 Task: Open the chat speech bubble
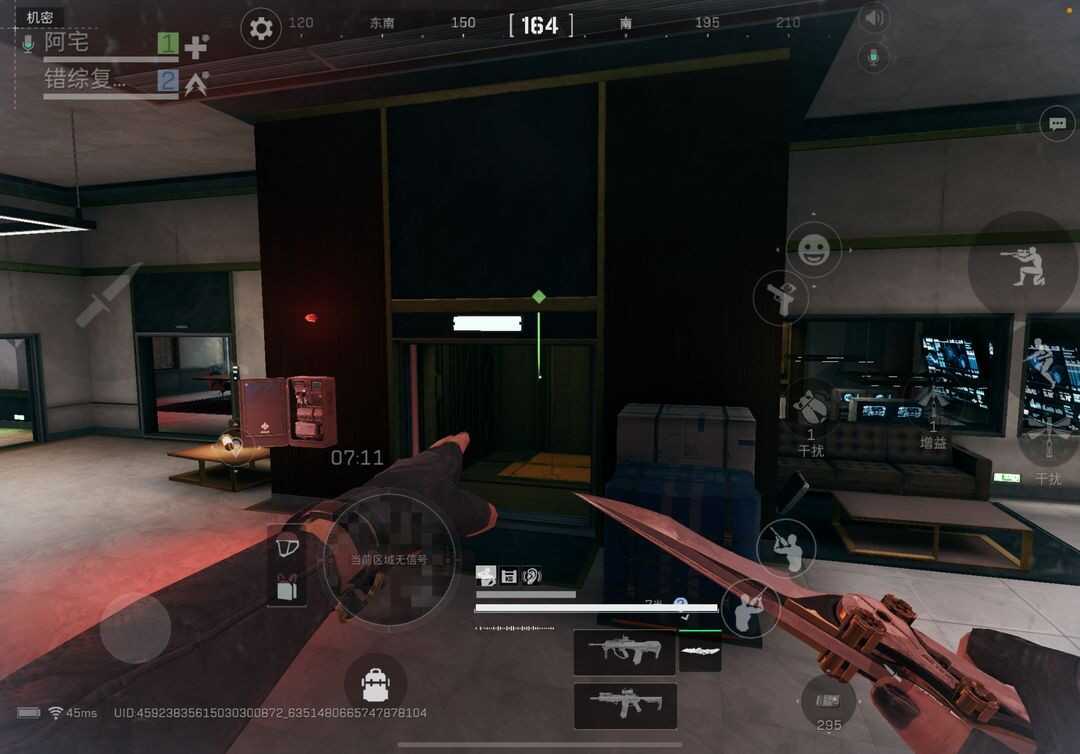(x=1057, y=124)
